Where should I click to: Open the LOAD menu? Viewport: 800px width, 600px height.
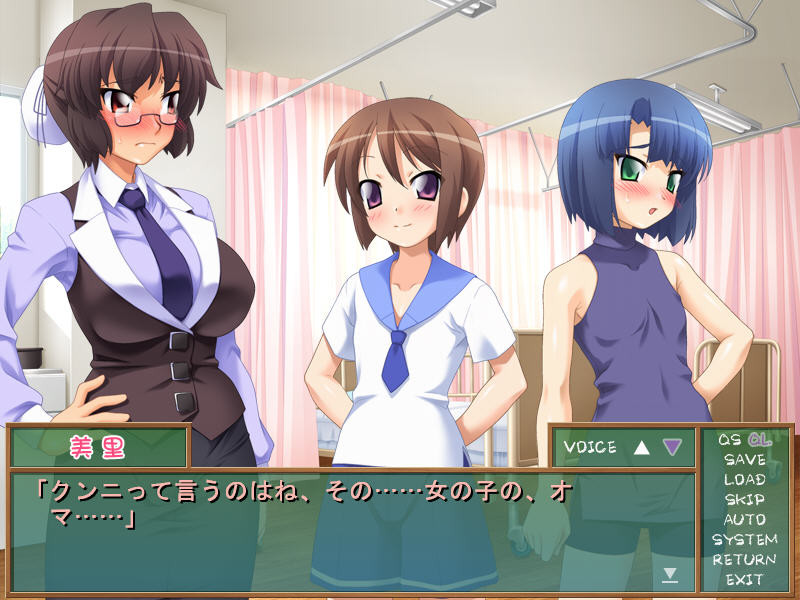pos(744,480)
